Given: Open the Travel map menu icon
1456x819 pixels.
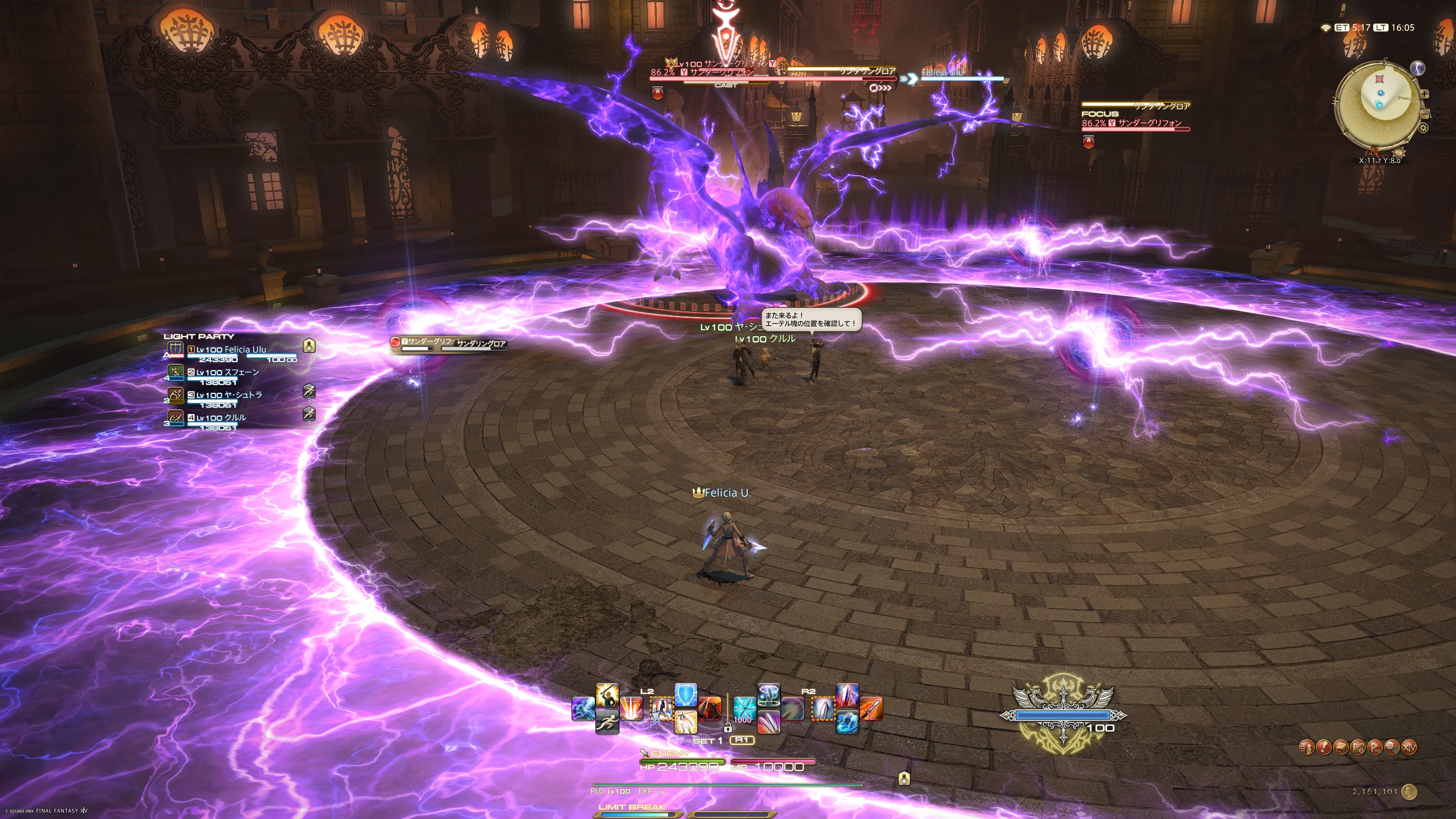Looking at the screenshot, I should click(x=1358, y=747).
